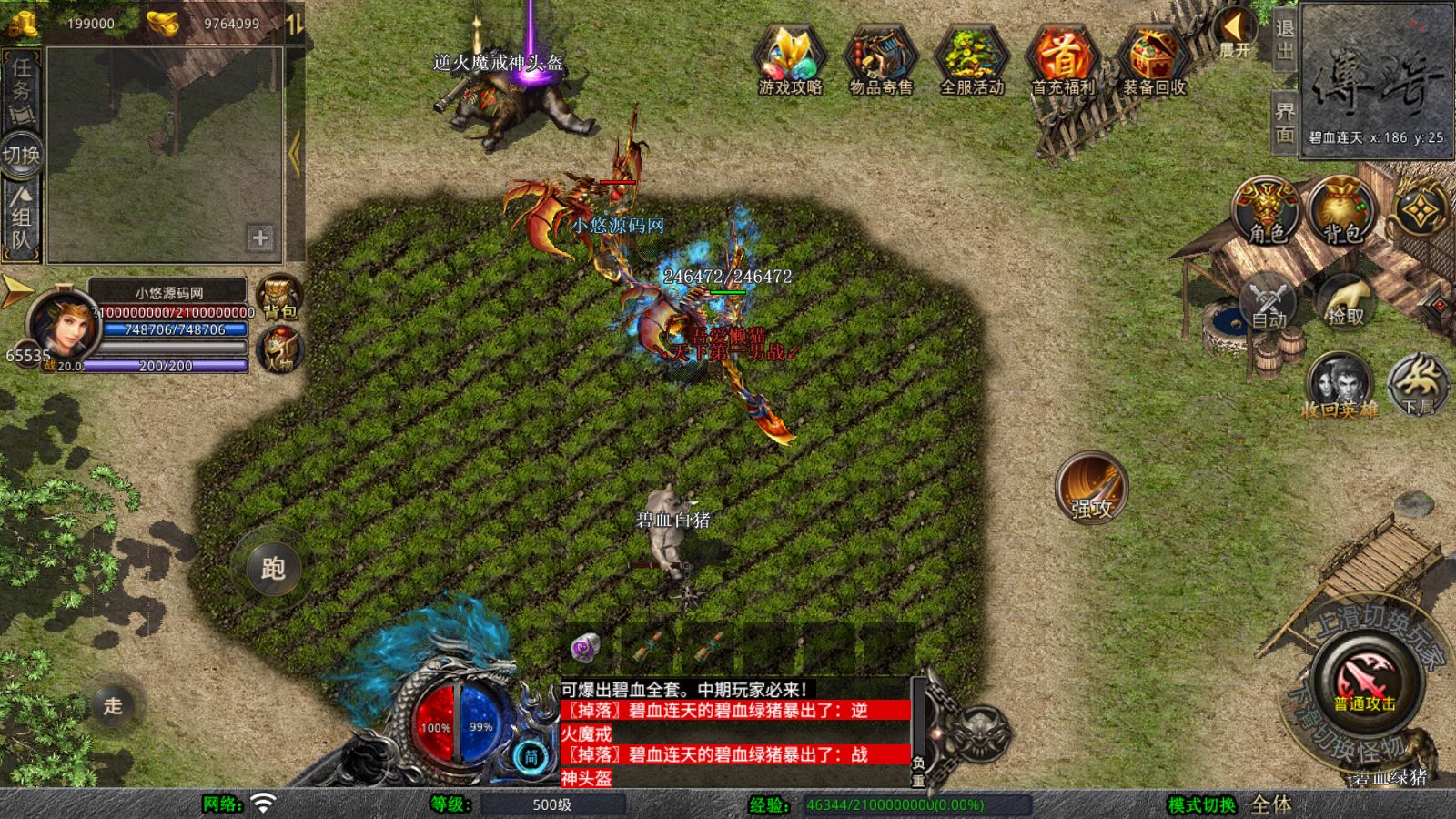
Task: Tap the 拾取 pickup hand icon
Action: 1346,301
